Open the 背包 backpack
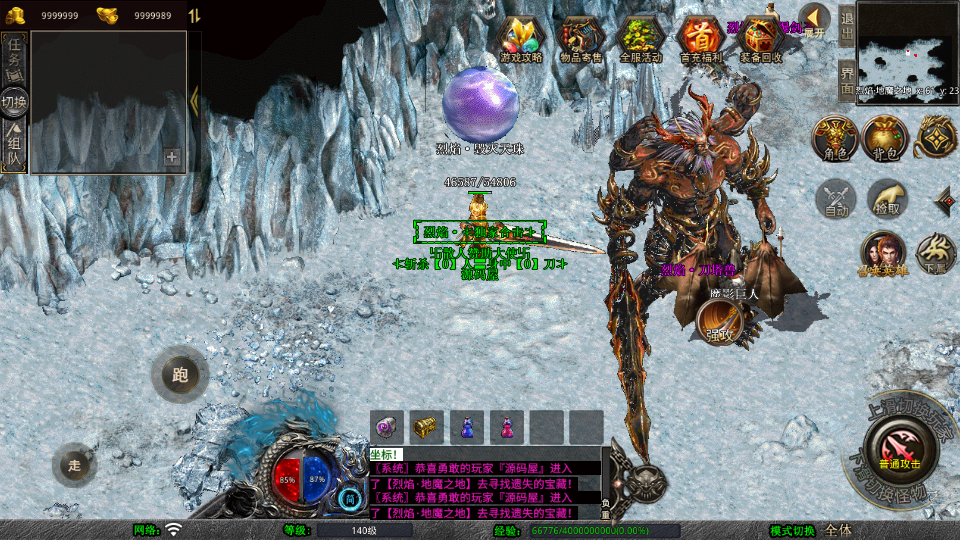The height and width of the screenshot is (540, 960). (x=885, y=139)
